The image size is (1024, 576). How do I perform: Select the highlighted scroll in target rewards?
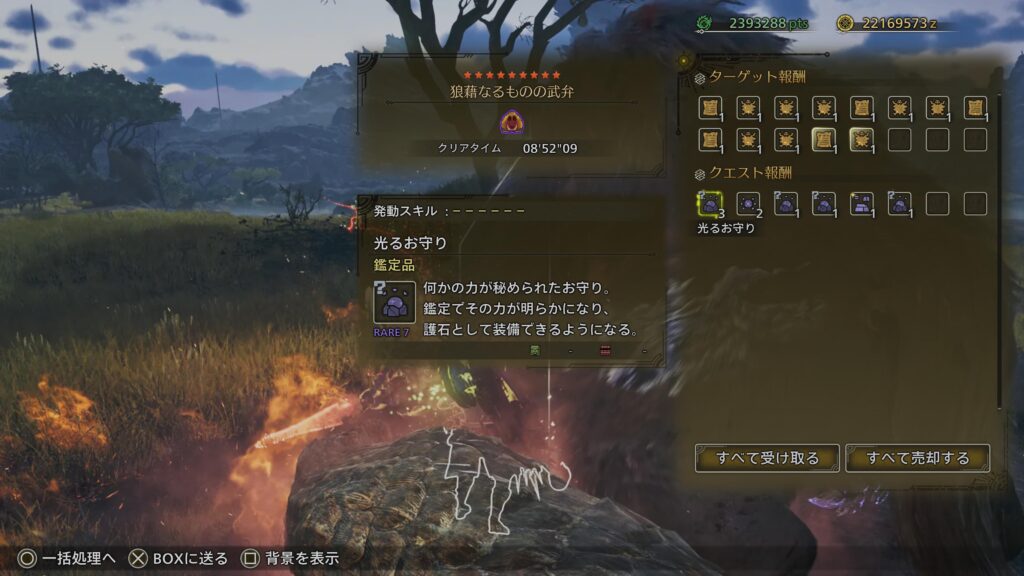(824, 140)
